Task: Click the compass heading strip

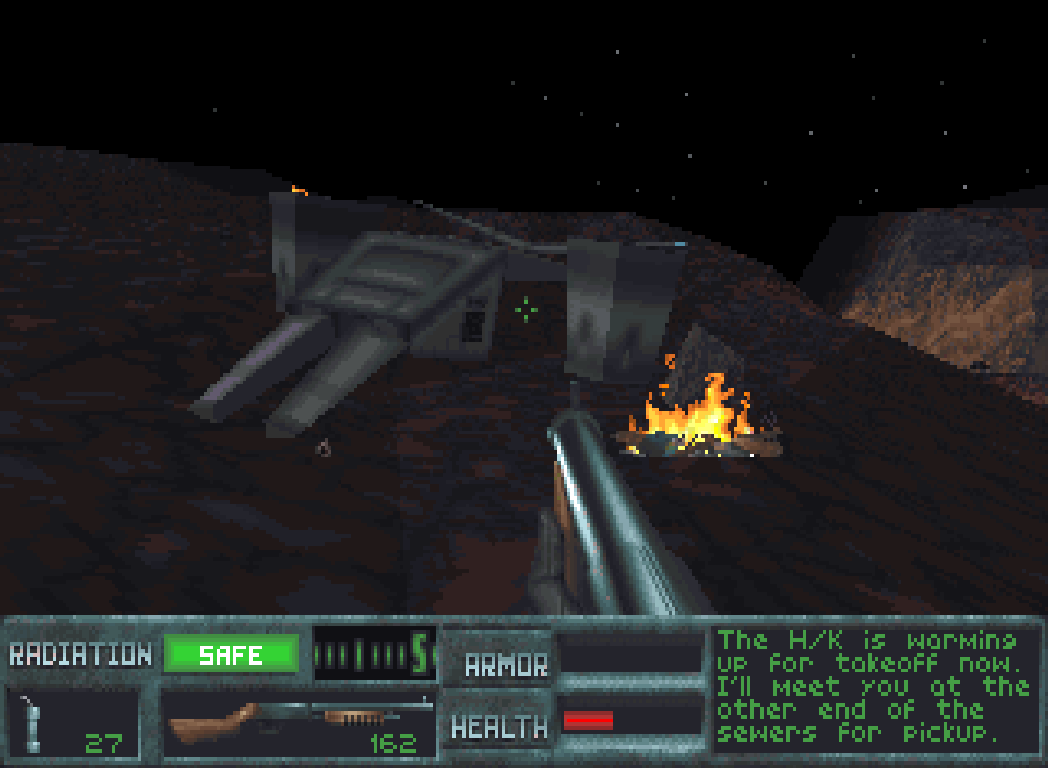Action: (x=374, y=654)
